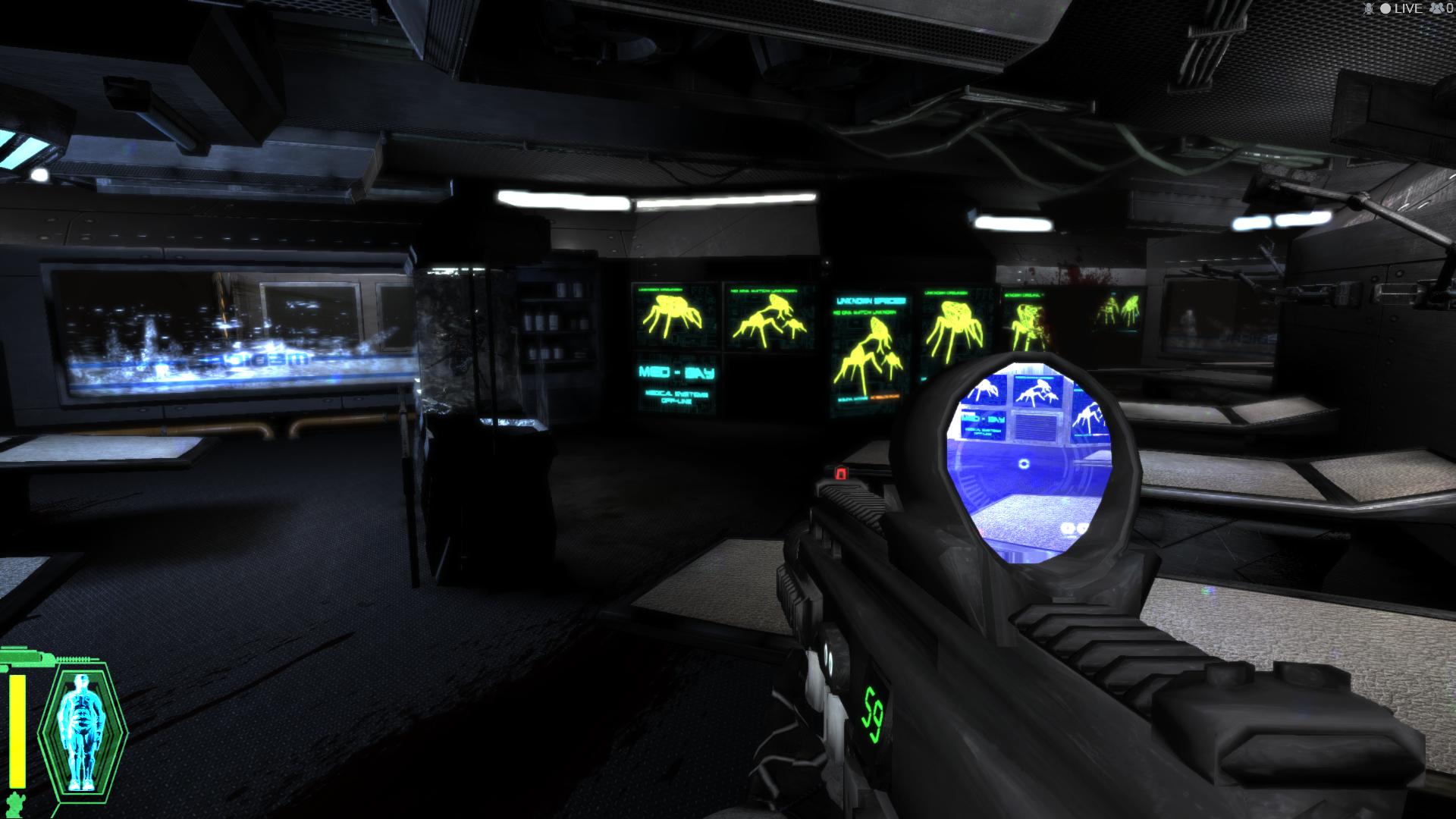
Task: Open the DNA match readout on the species screen
Action: pyautogui.click(x=865, y=312)
